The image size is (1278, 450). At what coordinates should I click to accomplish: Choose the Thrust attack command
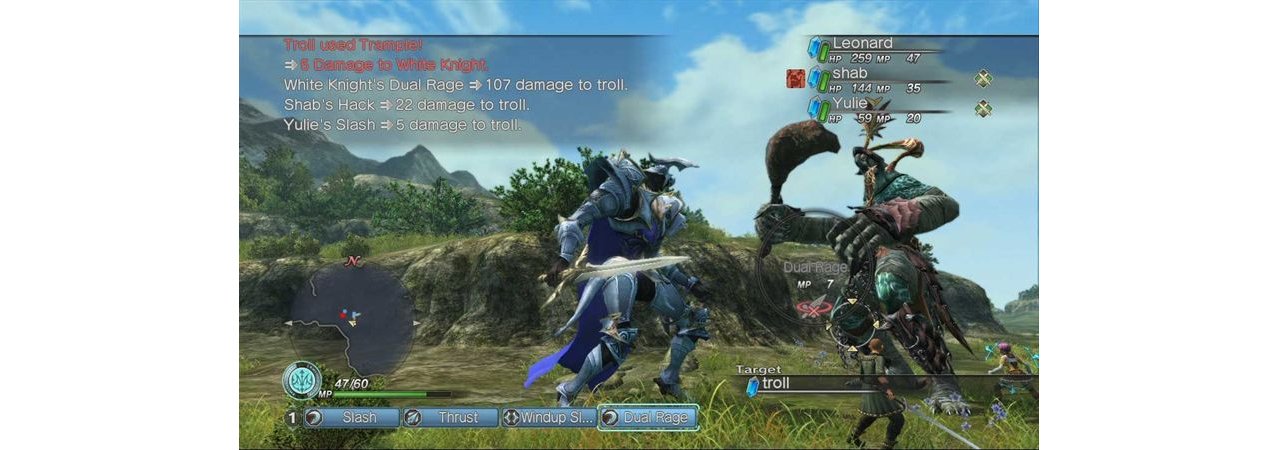450,417
